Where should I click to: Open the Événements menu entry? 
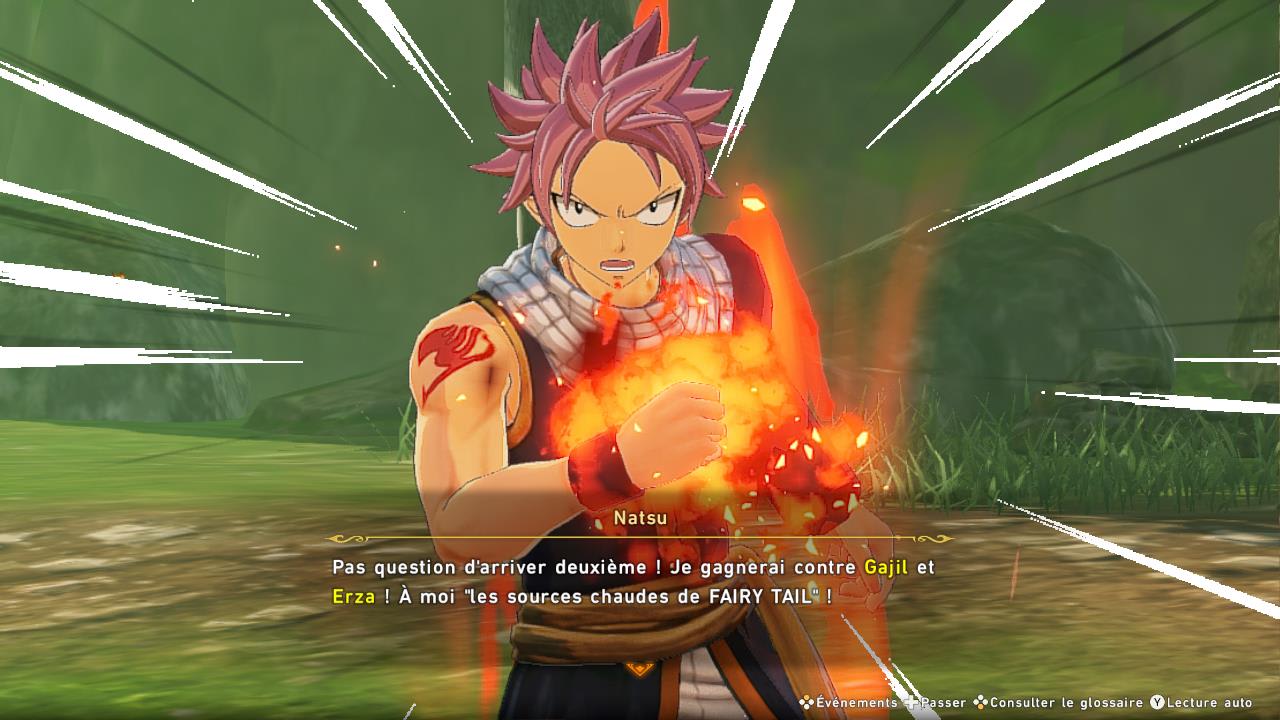point(855,701)
